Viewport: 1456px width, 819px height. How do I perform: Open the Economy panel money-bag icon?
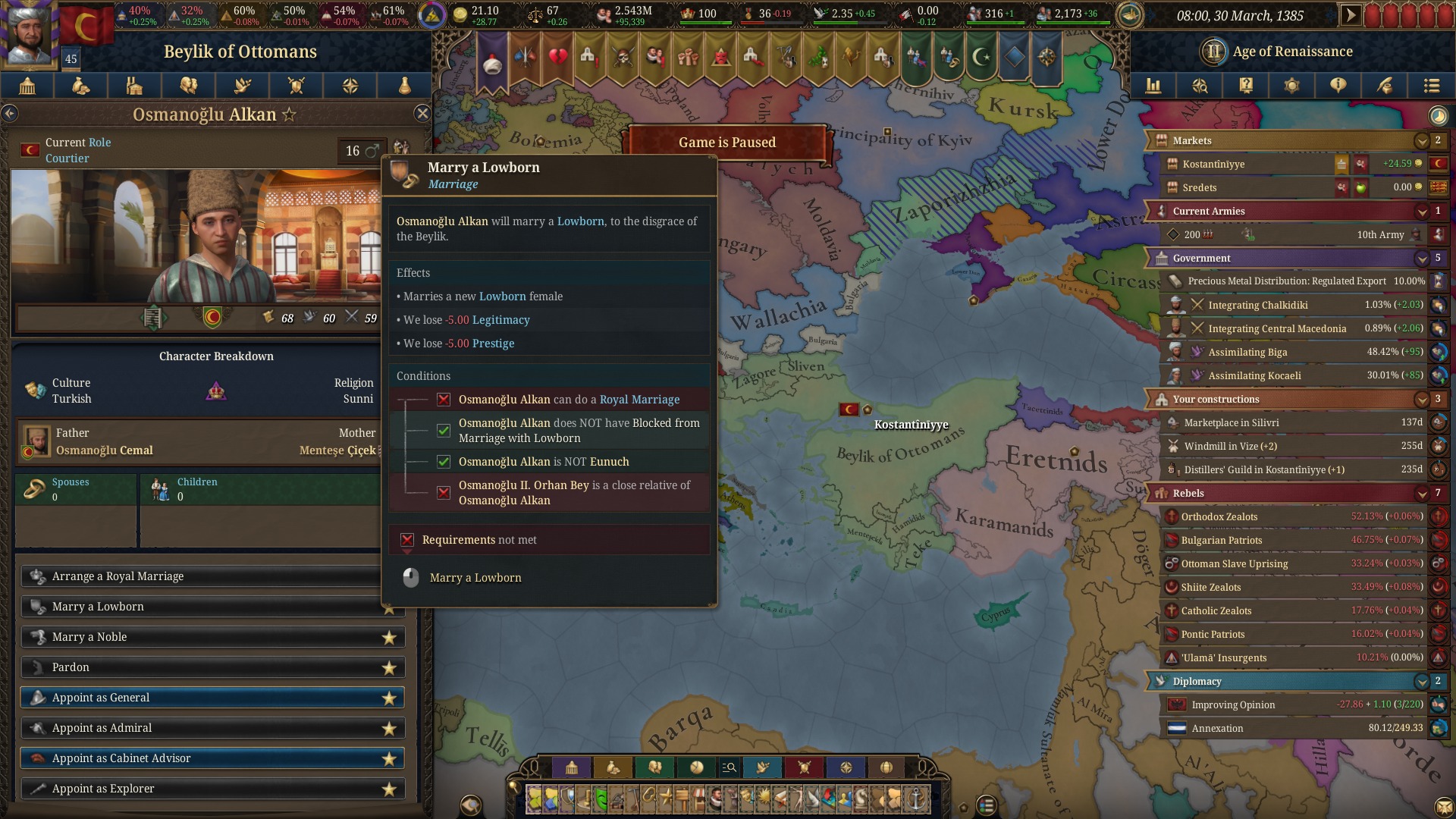[x=80, y=86]
